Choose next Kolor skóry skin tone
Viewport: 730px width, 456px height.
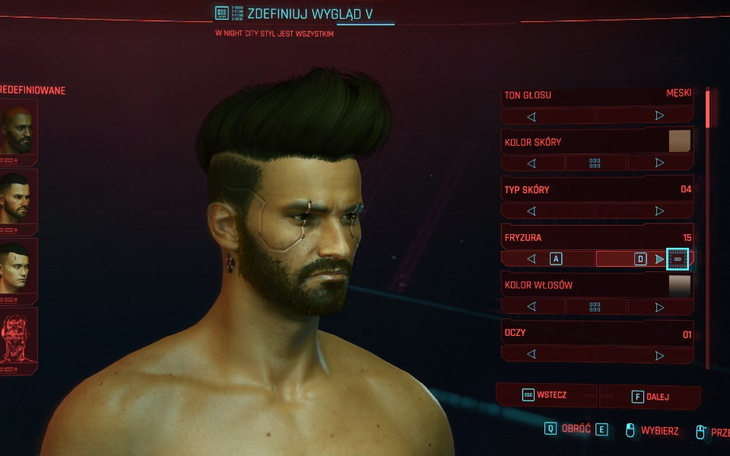[x=659, y=163]
